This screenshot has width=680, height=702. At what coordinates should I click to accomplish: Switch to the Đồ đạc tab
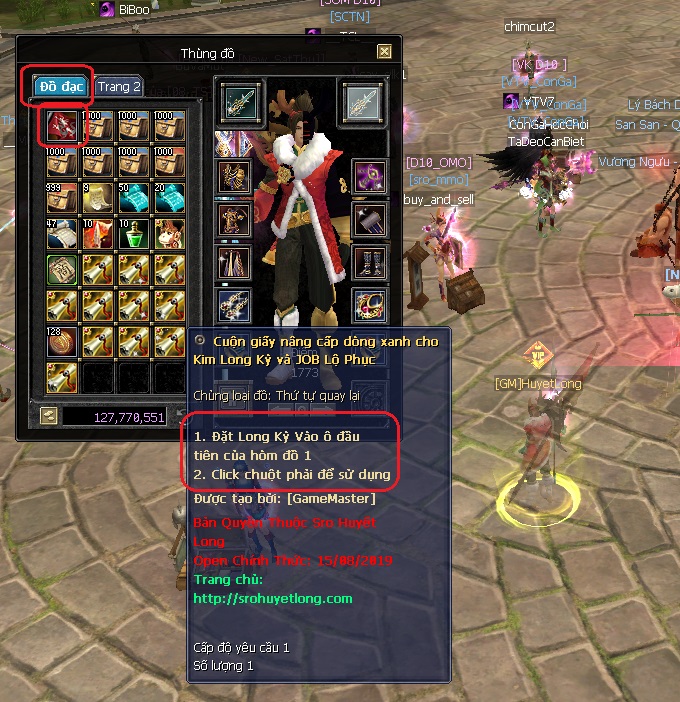tap(62, 87)
